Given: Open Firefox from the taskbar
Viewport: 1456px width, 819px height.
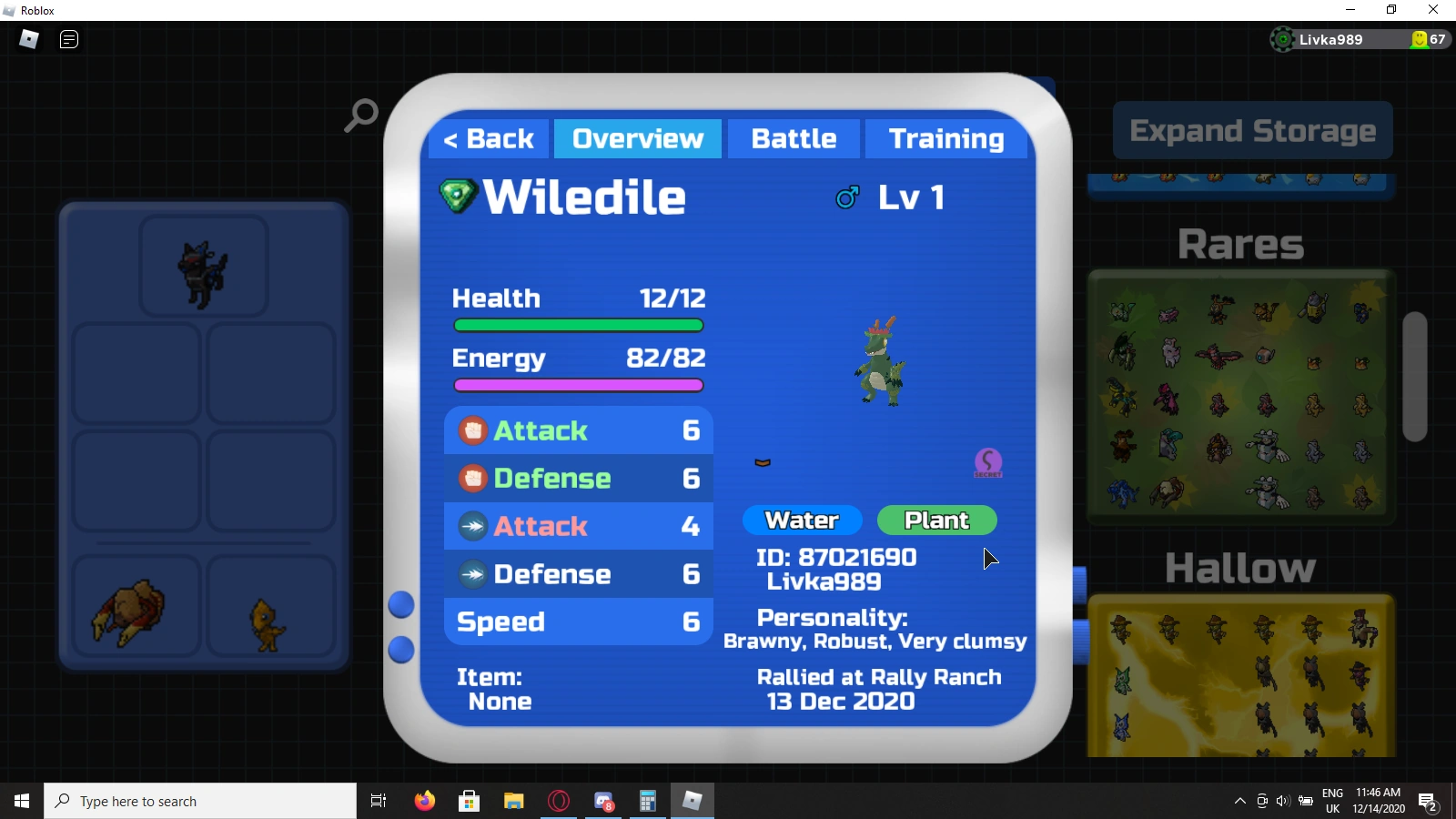Looking at the screenshot, I should click(x=425, y=801).
